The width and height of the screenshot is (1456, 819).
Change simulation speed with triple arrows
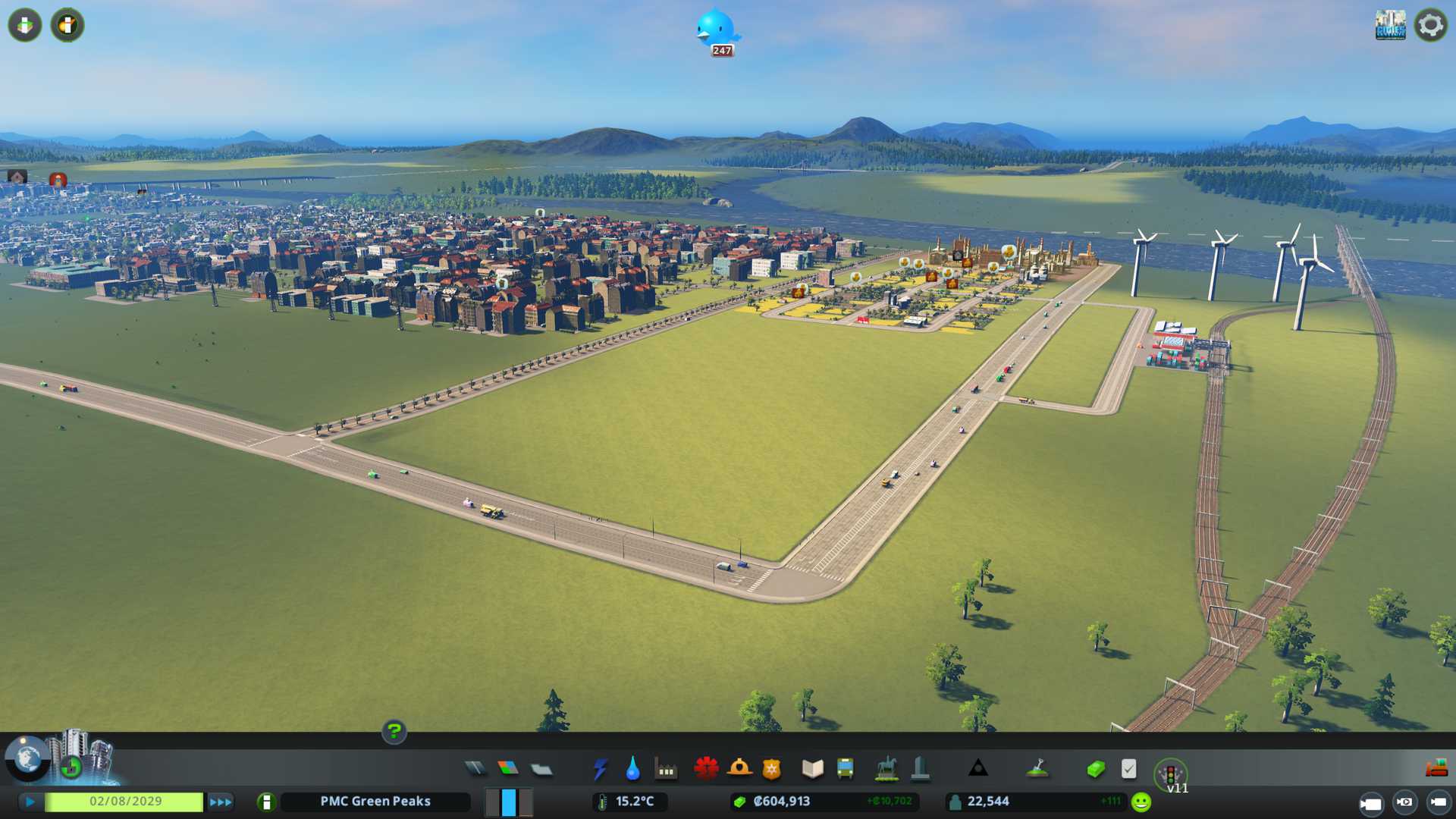click(x=221, y=802)
